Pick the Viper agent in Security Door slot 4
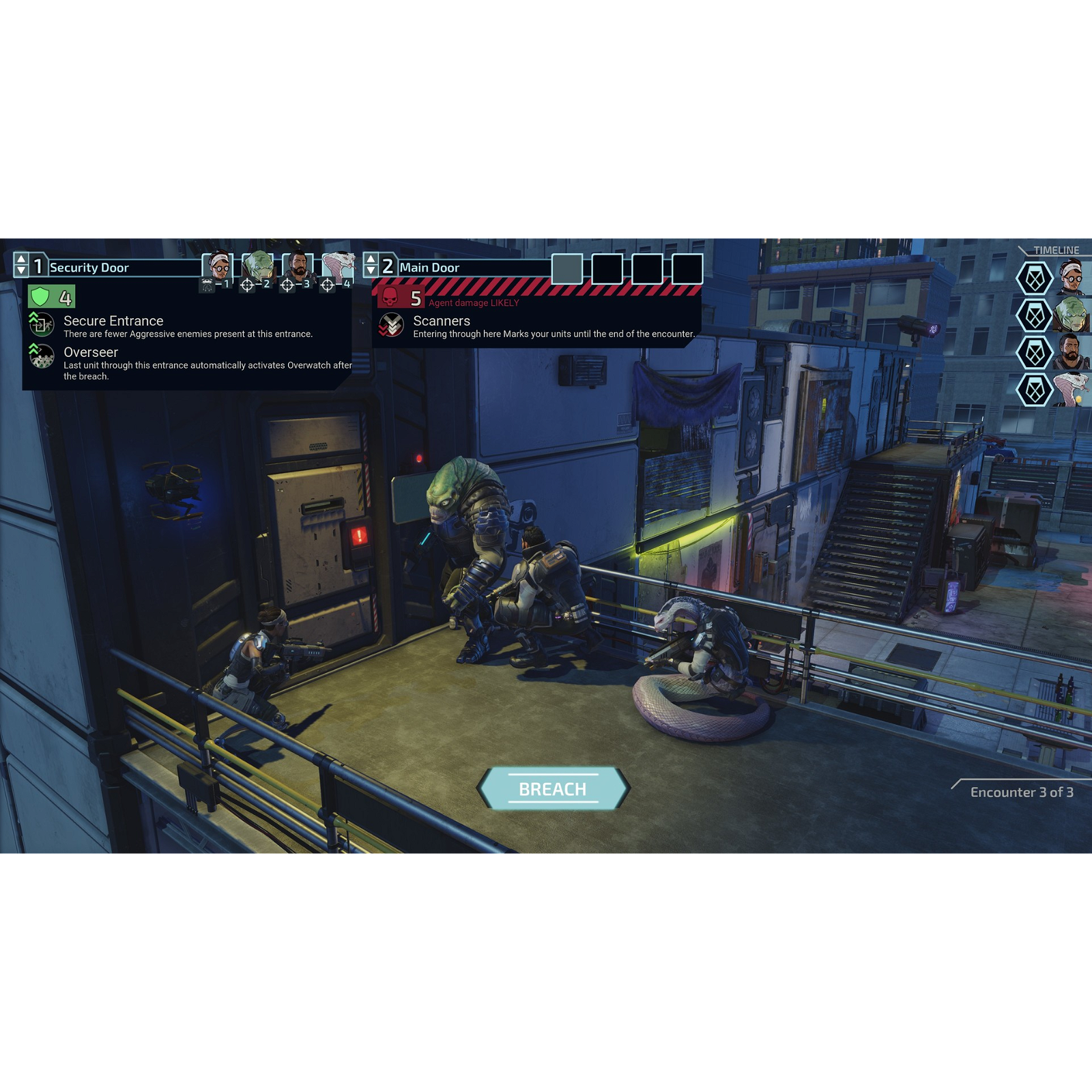This screenshot has width=1092, height=1092. 339,267
